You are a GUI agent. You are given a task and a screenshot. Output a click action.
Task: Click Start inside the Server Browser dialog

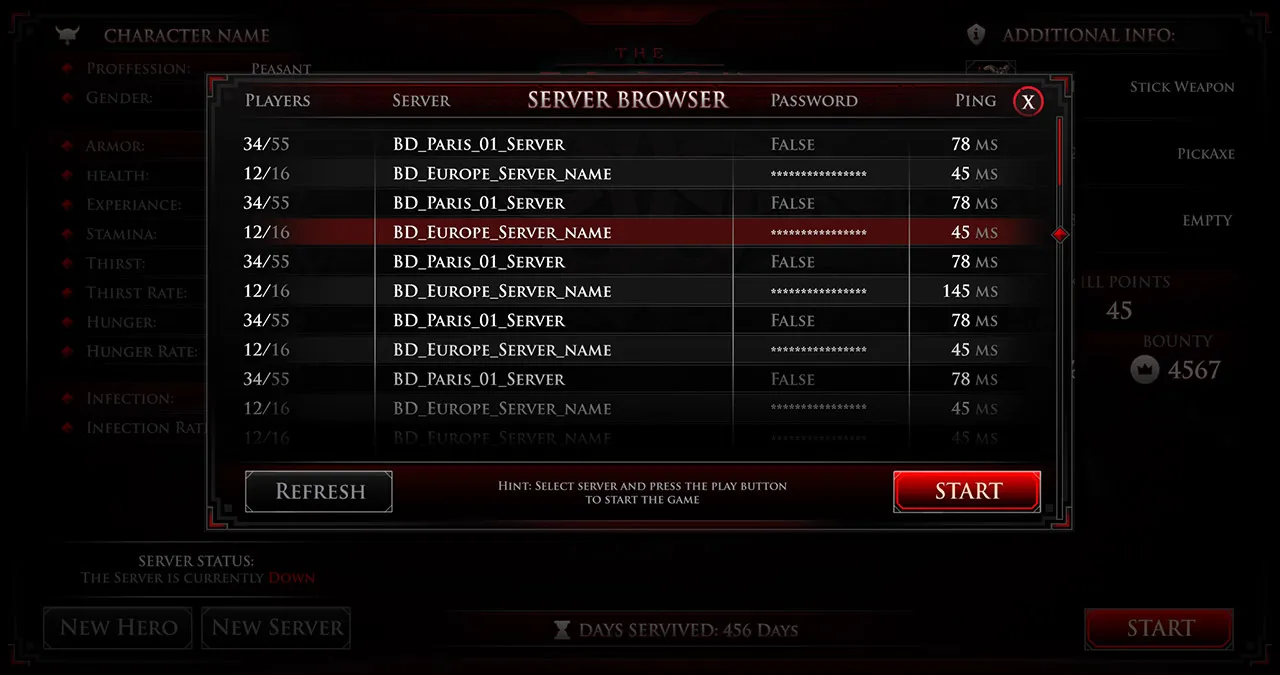pos(967,491)
